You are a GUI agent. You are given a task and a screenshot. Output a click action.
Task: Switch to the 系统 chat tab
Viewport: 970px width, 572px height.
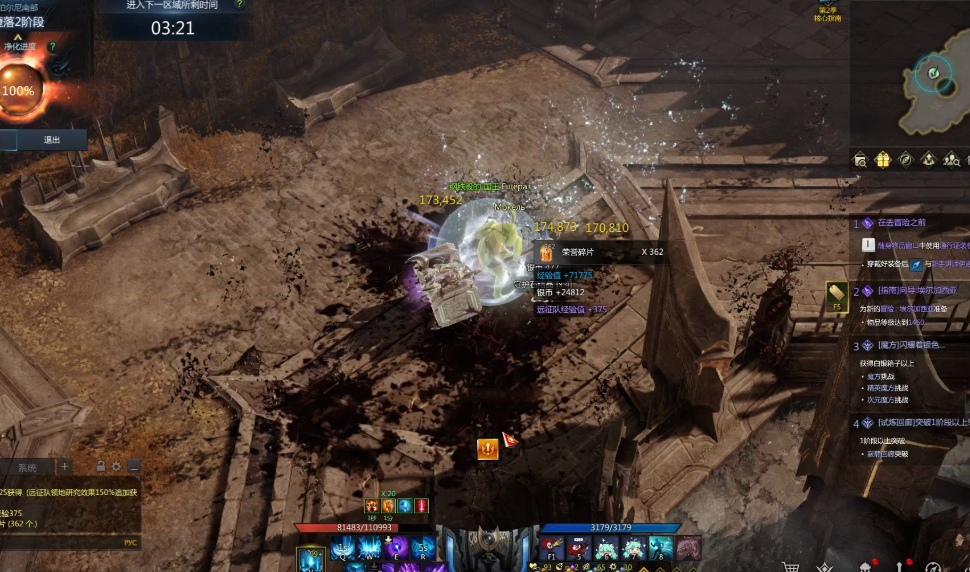(x=27, y=467)
